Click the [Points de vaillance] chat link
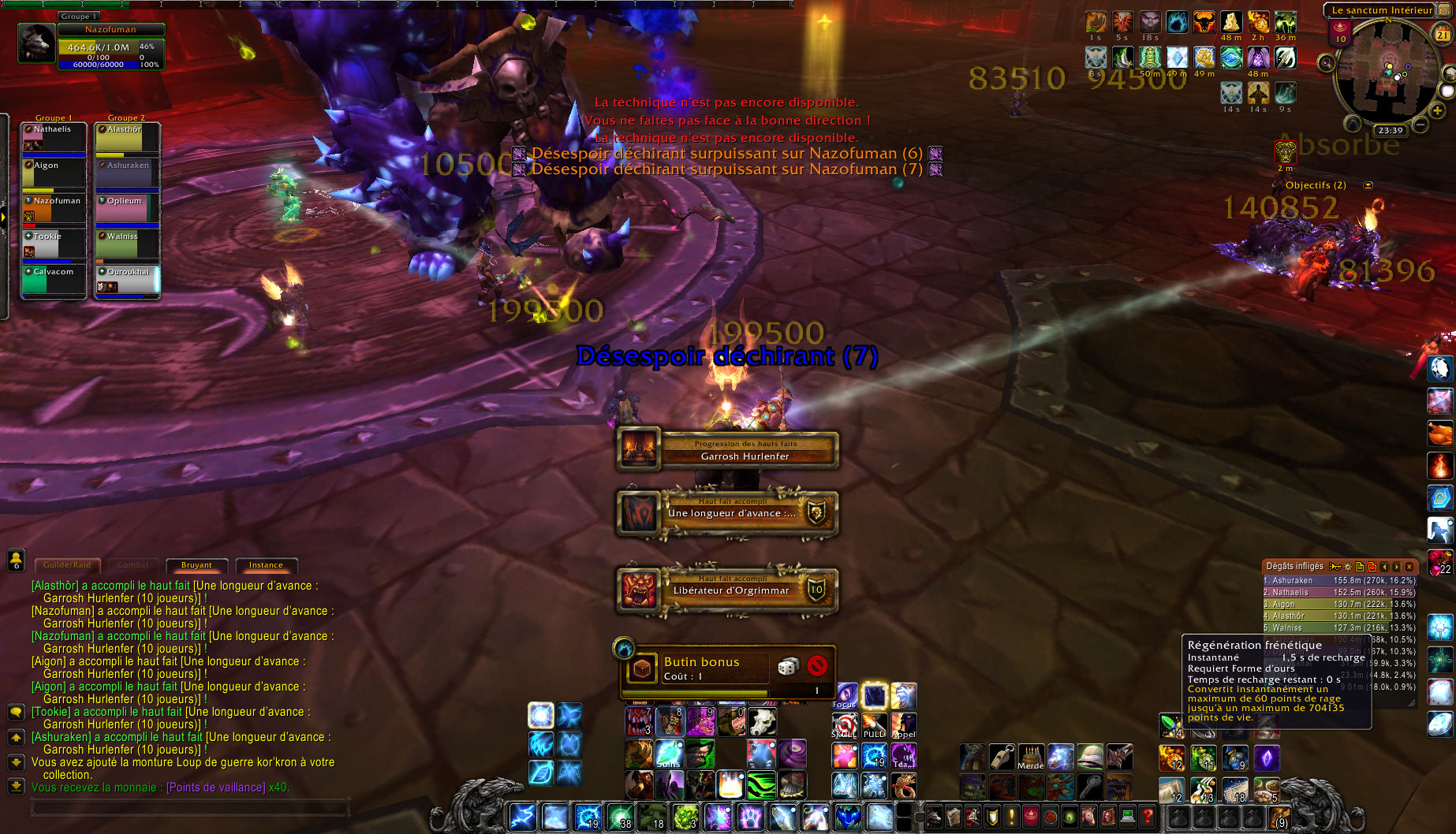 pyautogui.click(x=215, y=787)
